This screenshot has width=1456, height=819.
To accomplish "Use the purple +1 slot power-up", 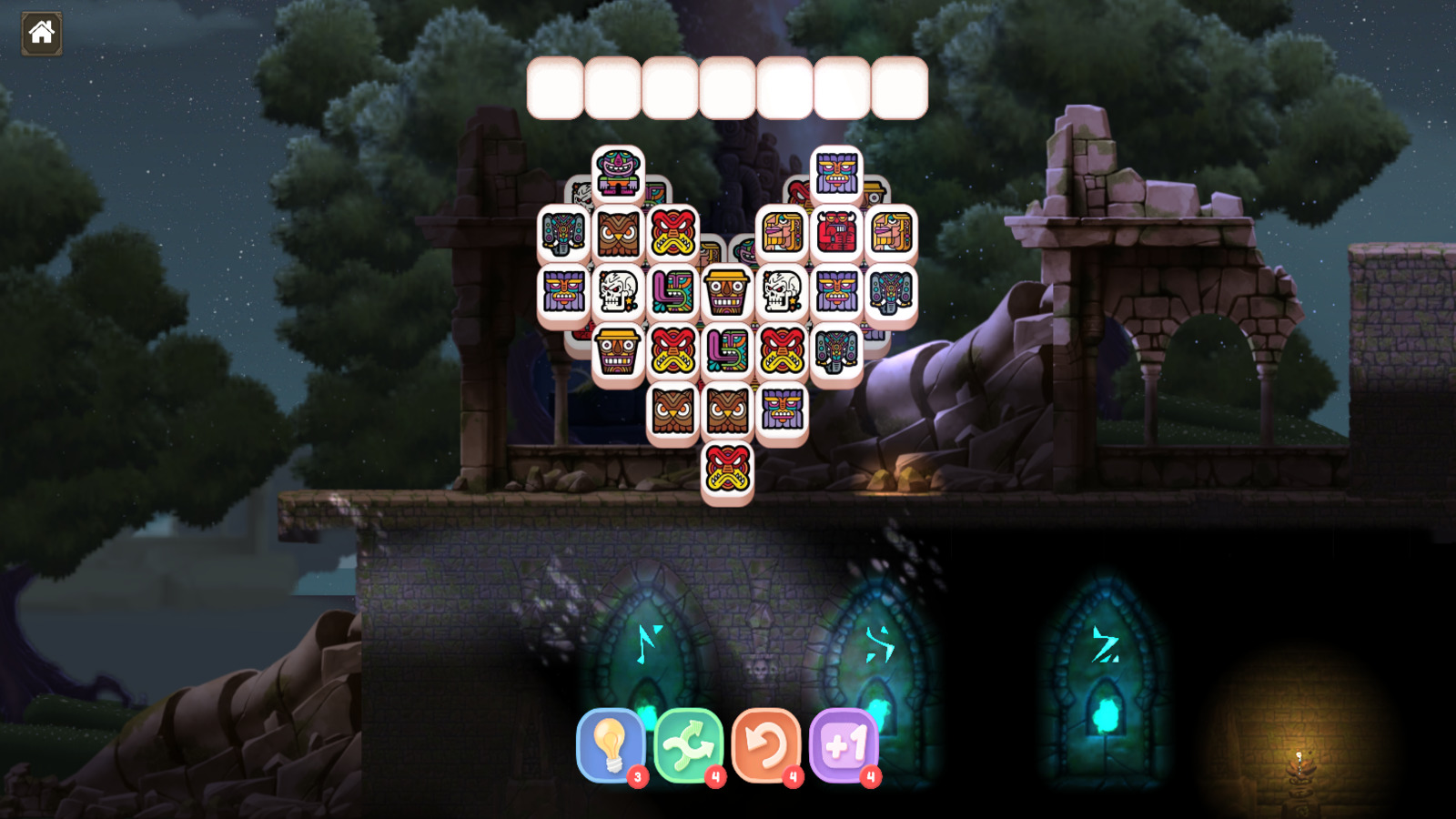I will 846,746.
